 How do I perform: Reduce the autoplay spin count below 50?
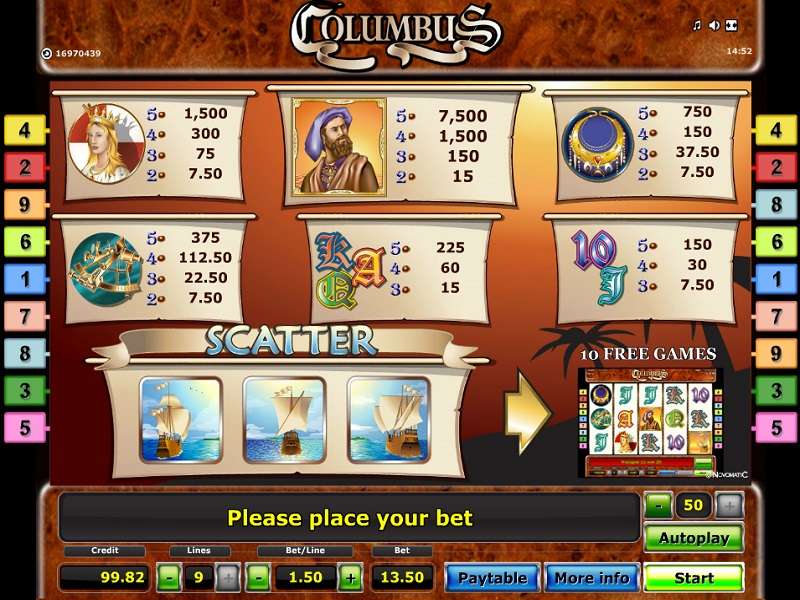pos(656,505)
